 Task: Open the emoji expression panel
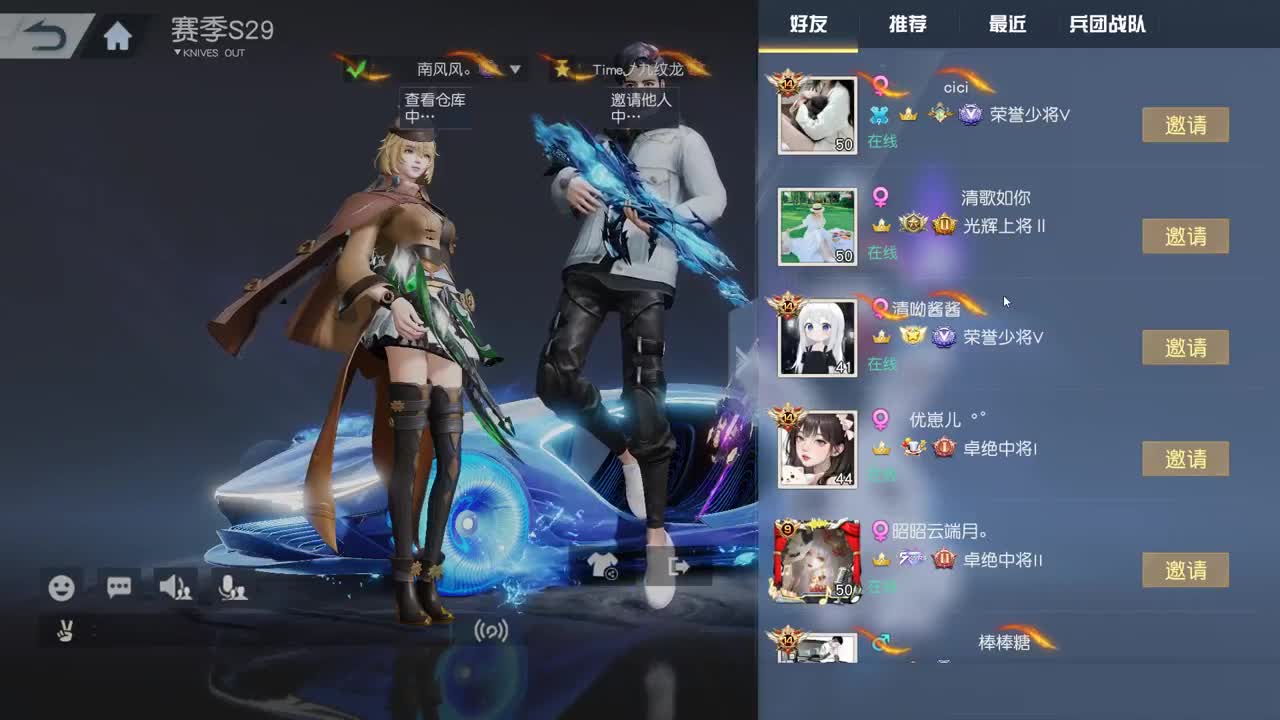(x=62, y=589)
